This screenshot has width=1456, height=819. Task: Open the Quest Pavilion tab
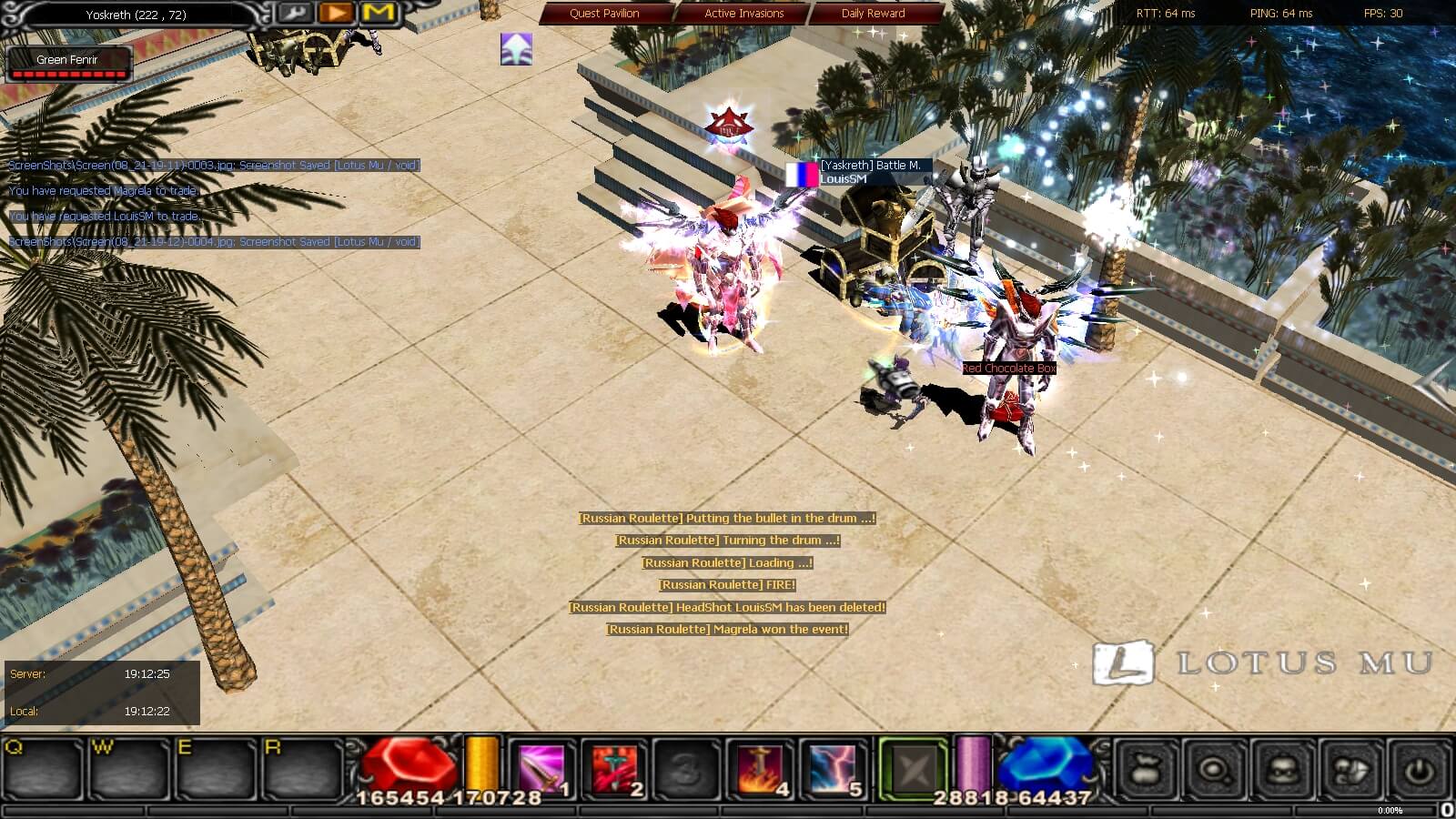coord(604,14)
